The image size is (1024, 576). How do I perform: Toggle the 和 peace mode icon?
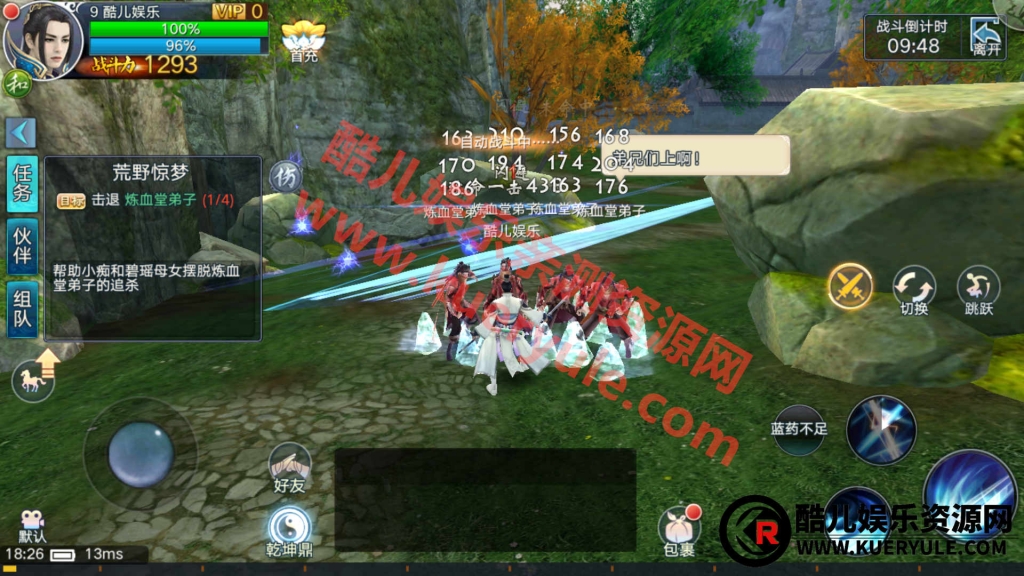click(17, 83)
